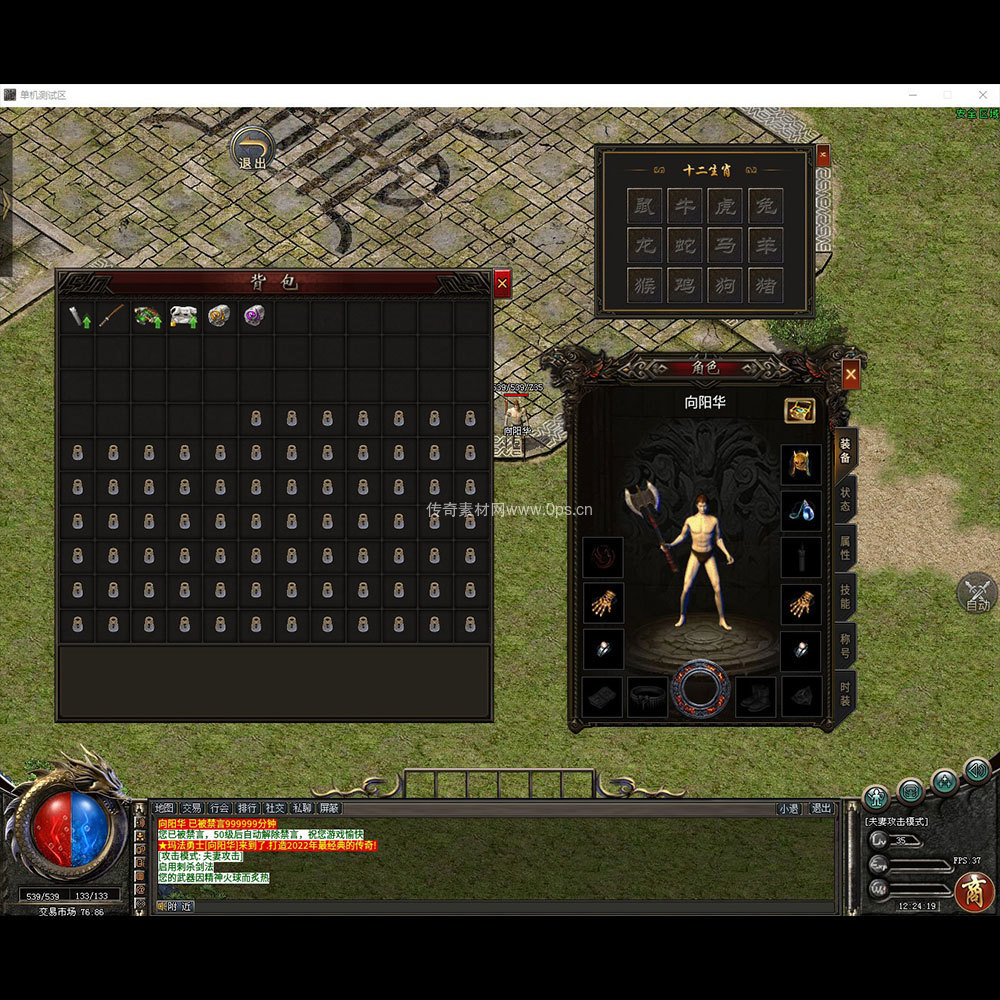
Task: Open the 商 shop button
Action: point(973,891)
